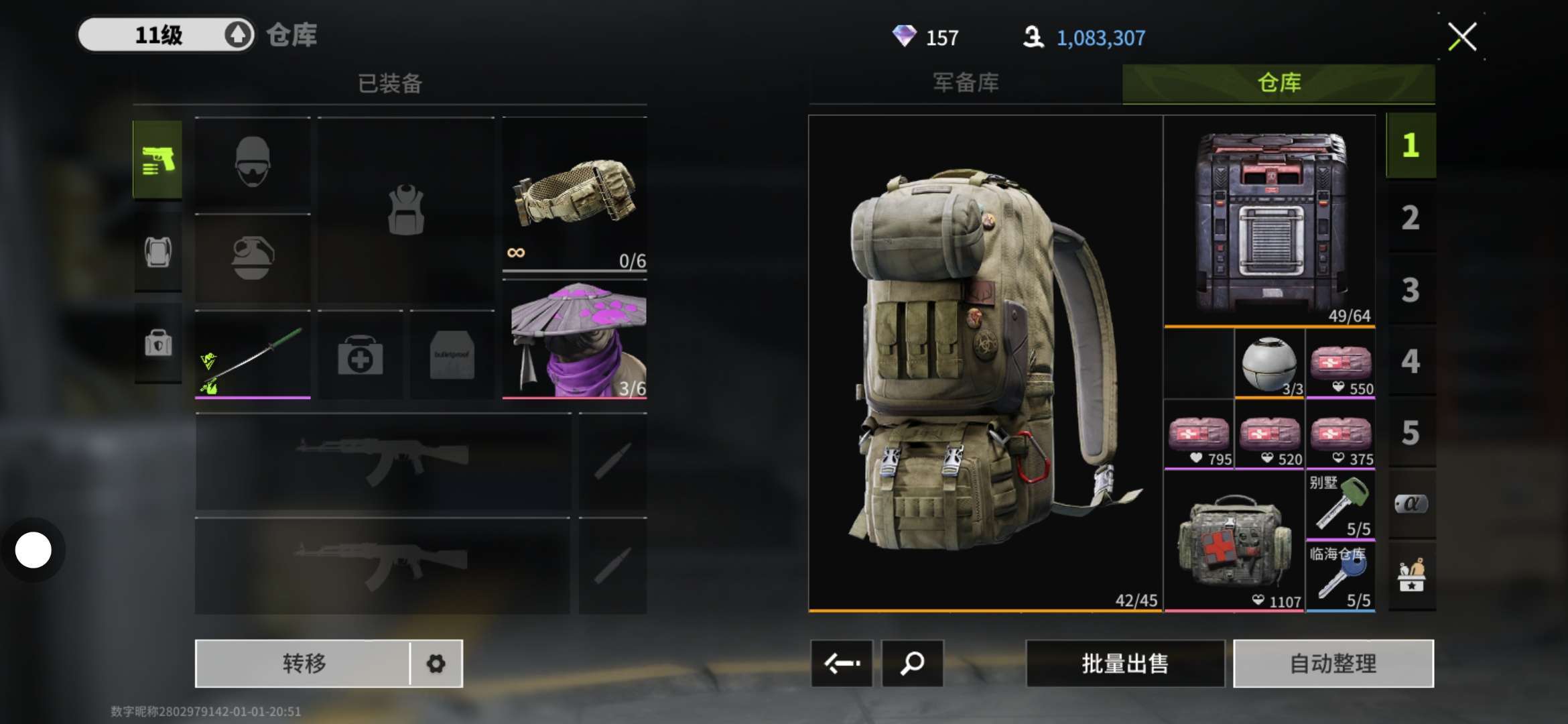
Task: Select the 仓库 tab
Action: click(1279, 83)
